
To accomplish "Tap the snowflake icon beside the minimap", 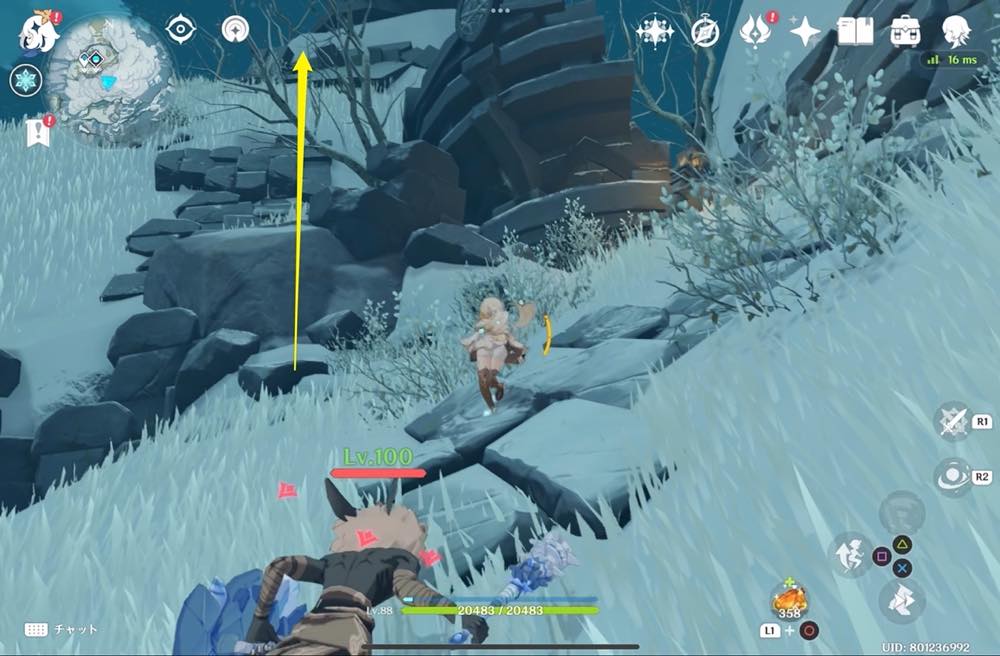I will pos(24,81).
